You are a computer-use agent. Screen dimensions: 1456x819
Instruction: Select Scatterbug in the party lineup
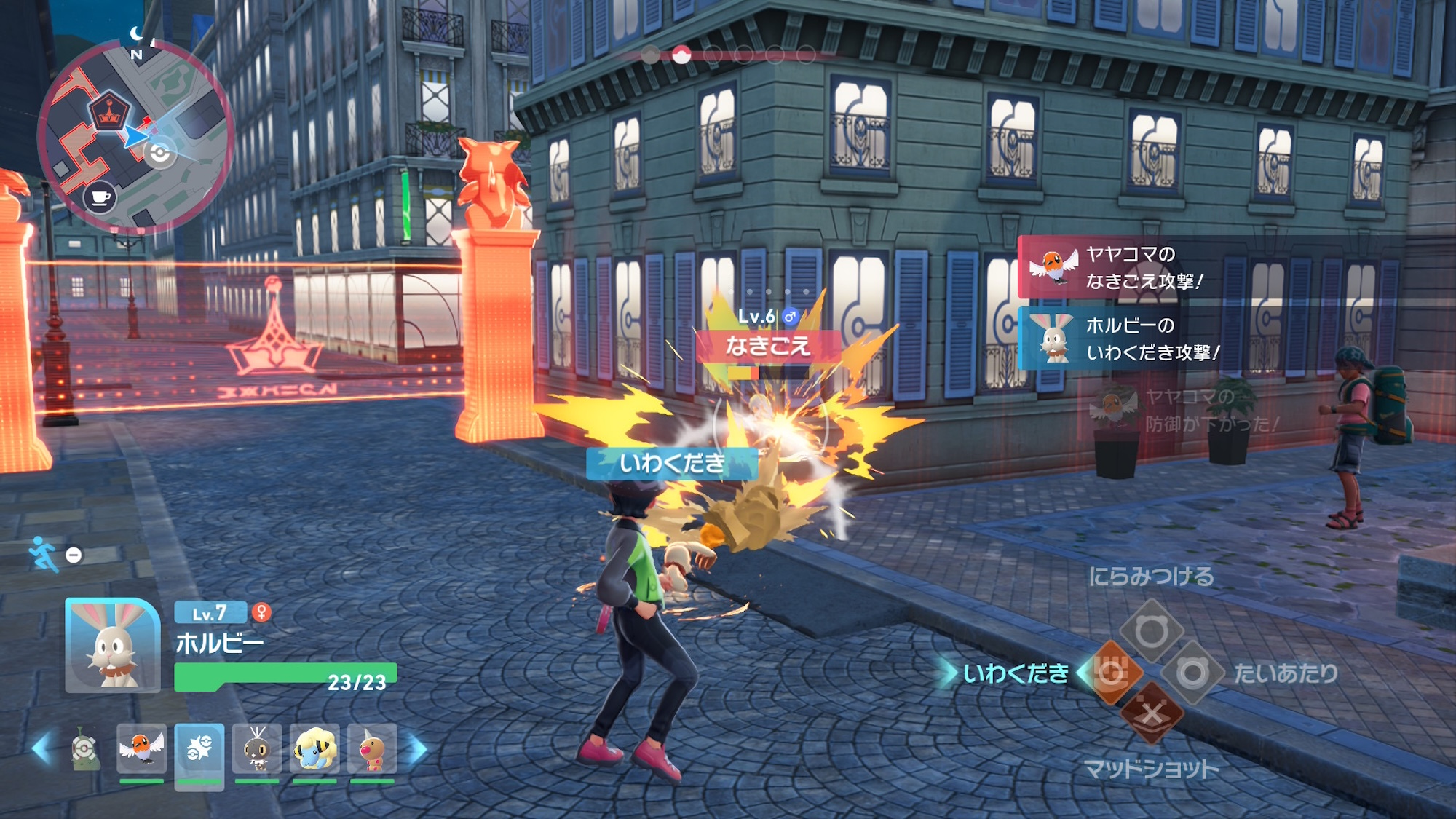click(257, 750)
